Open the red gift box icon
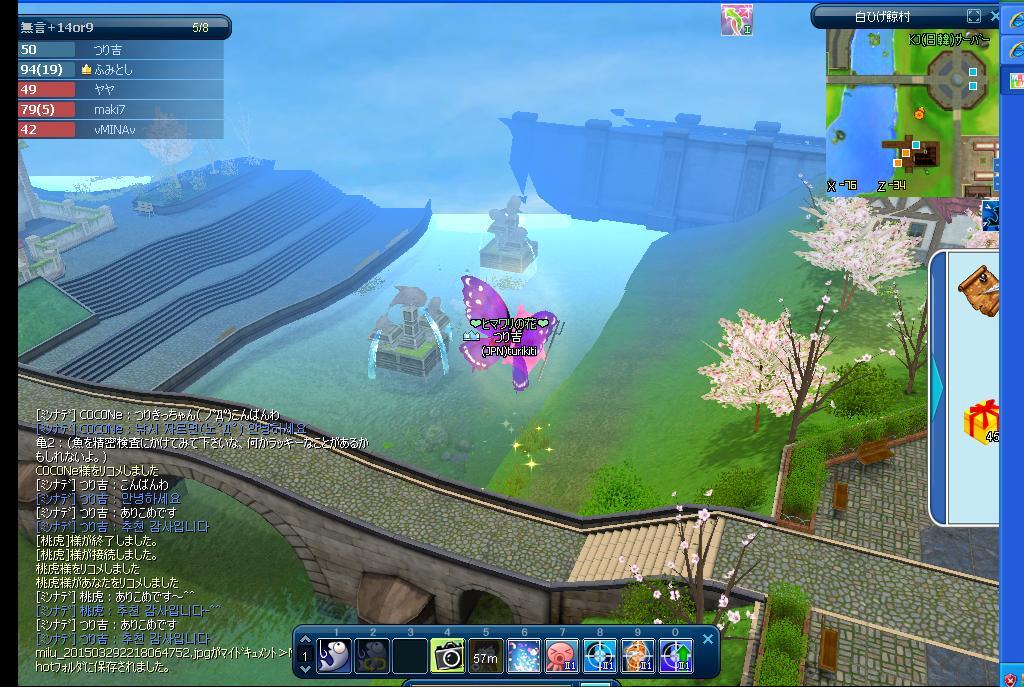 coord(982,420)
